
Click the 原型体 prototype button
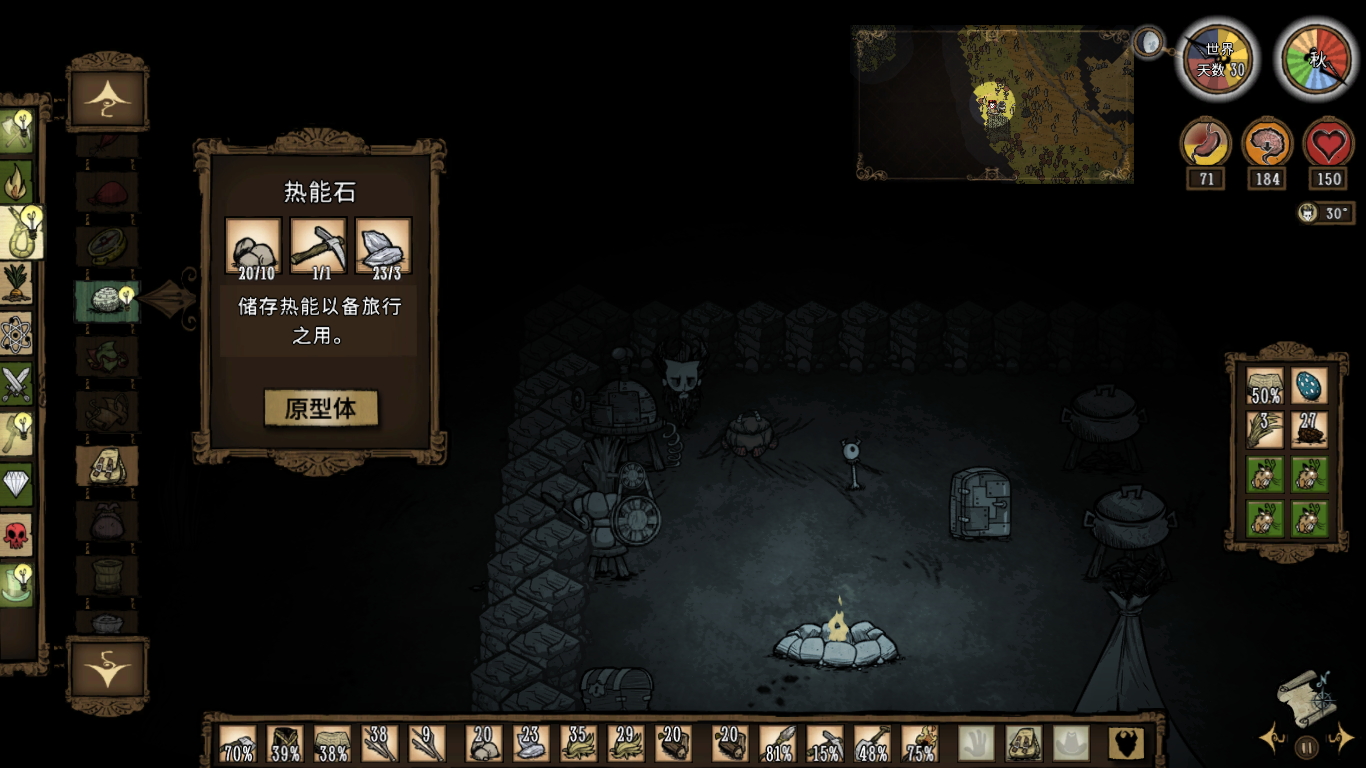point(321,408)
